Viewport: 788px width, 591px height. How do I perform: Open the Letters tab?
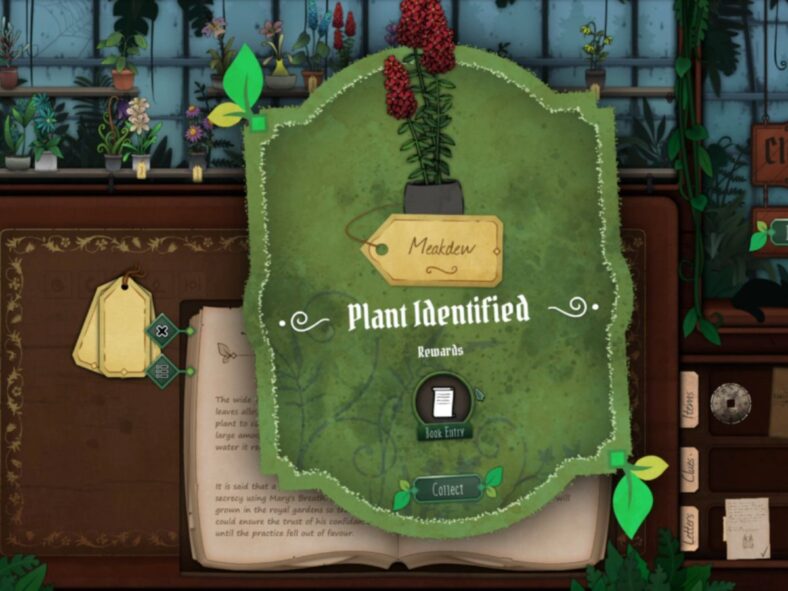689,529
